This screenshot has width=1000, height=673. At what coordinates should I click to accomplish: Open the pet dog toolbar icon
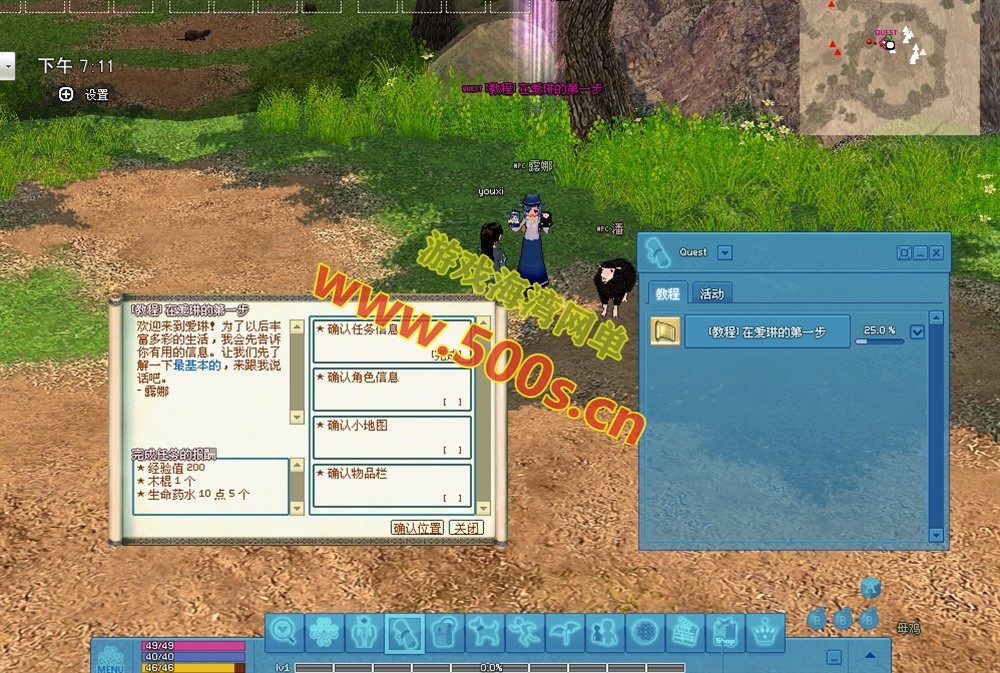pyautogui.click(x=484, y=633)
